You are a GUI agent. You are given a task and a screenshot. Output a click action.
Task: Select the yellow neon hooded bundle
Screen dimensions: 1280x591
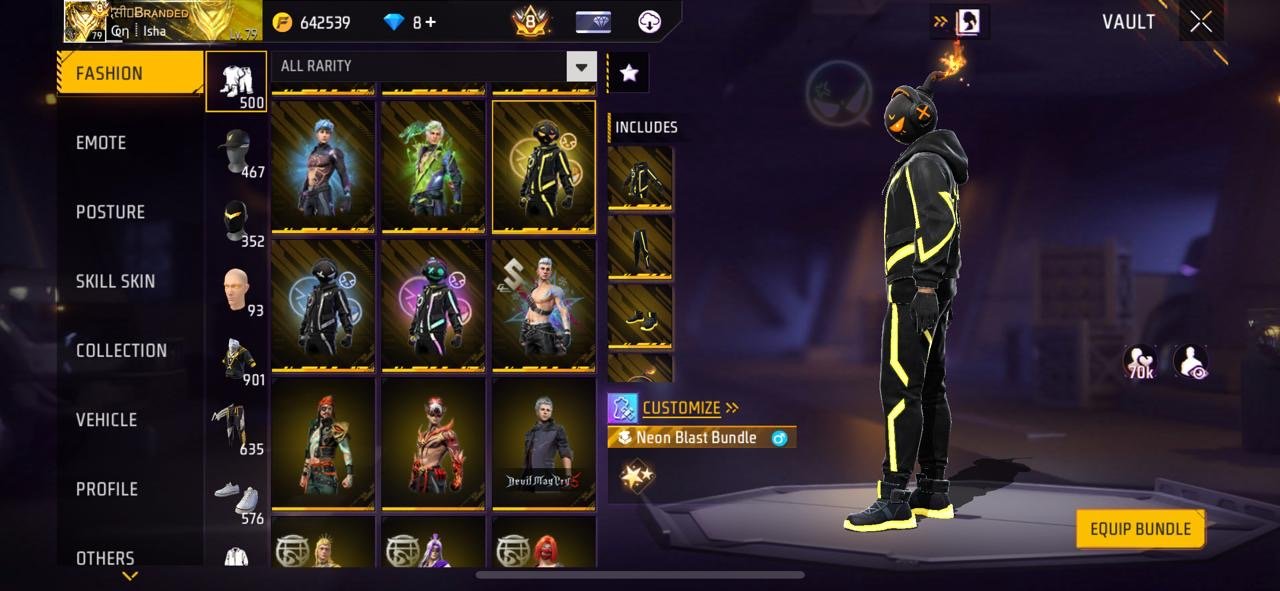(543, 166)
